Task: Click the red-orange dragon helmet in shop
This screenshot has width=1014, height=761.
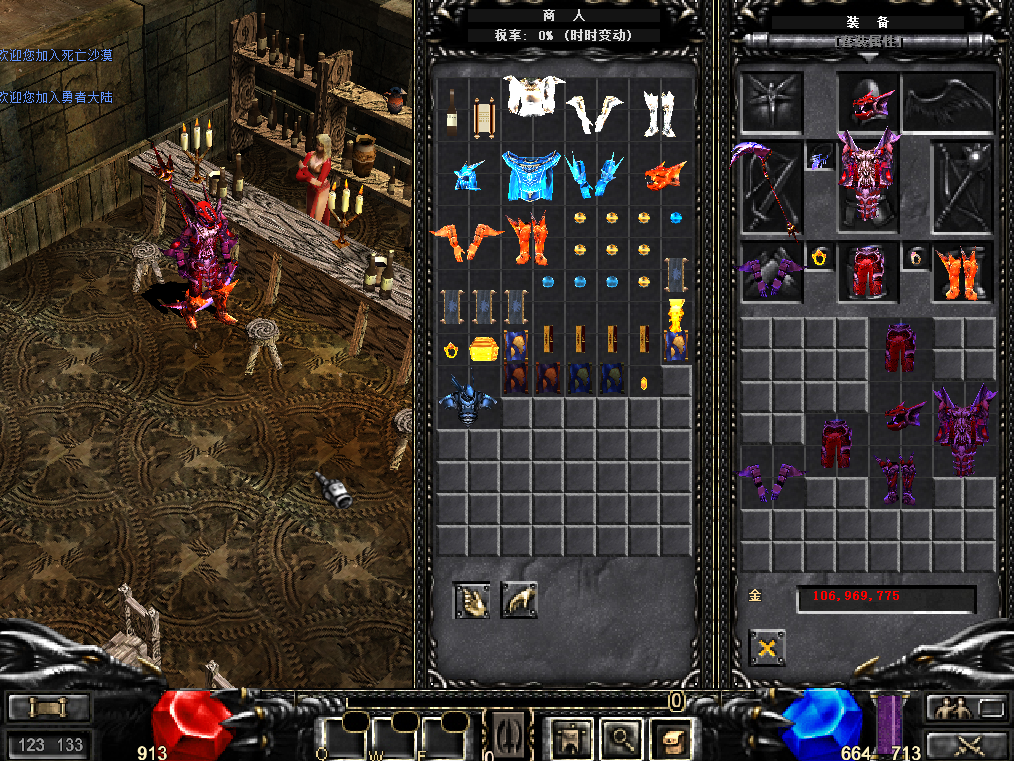Action: click(x=663, y=176)
